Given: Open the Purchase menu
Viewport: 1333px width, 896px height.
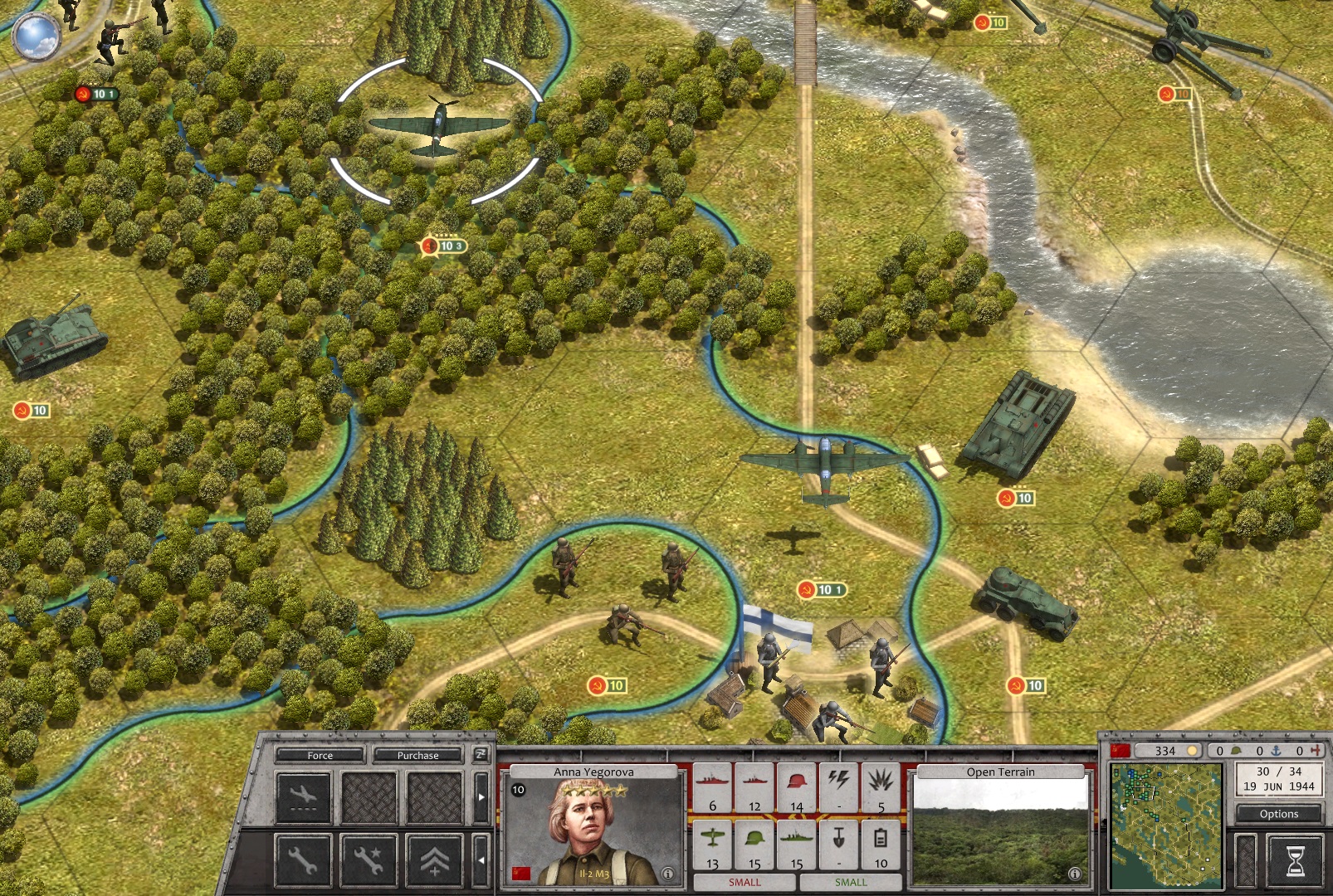Looking at the screenshot, I should (417, 755).
